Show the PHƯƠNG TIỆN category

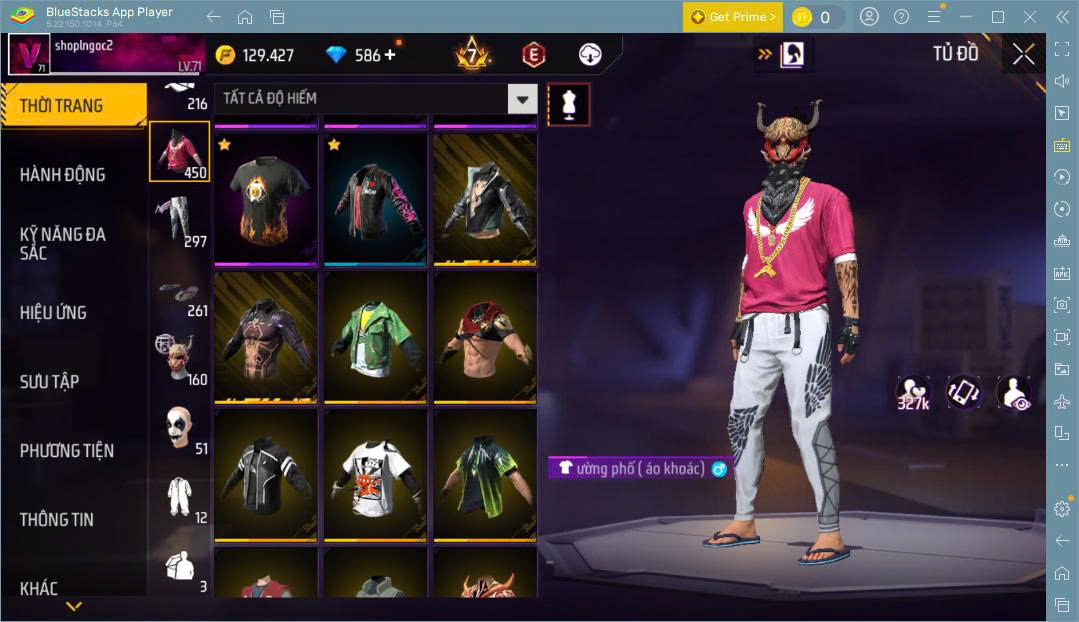[x=66, y=451]
